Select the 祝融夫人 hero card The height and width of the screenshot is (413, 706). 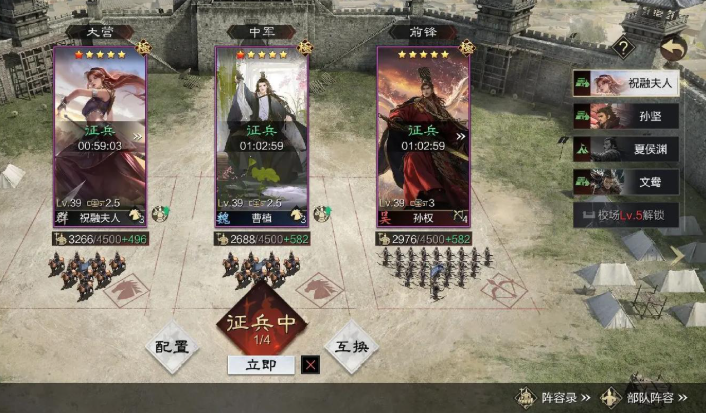click(x=100, y=130)
